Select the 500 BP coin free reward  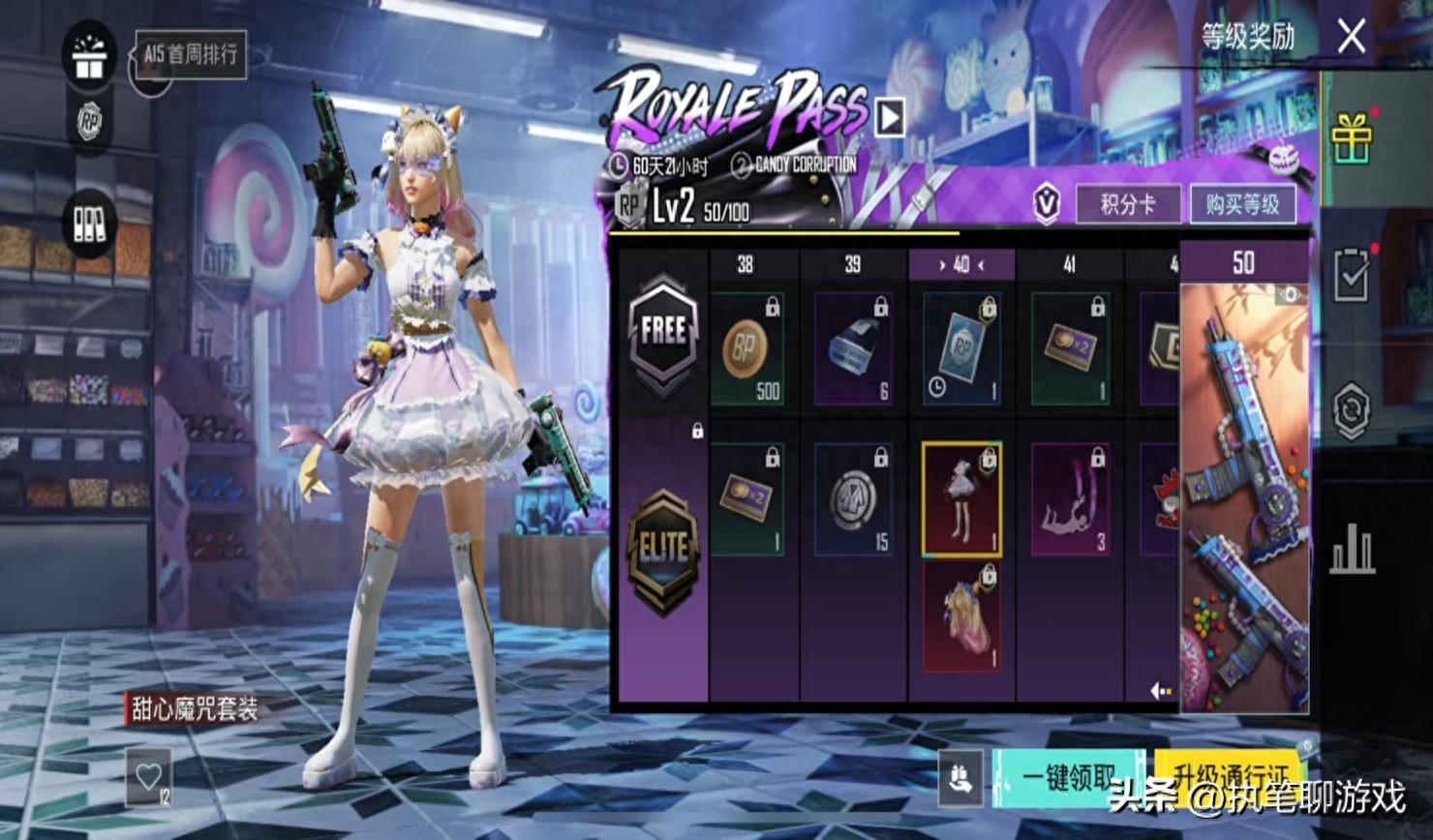coord(747,348)
